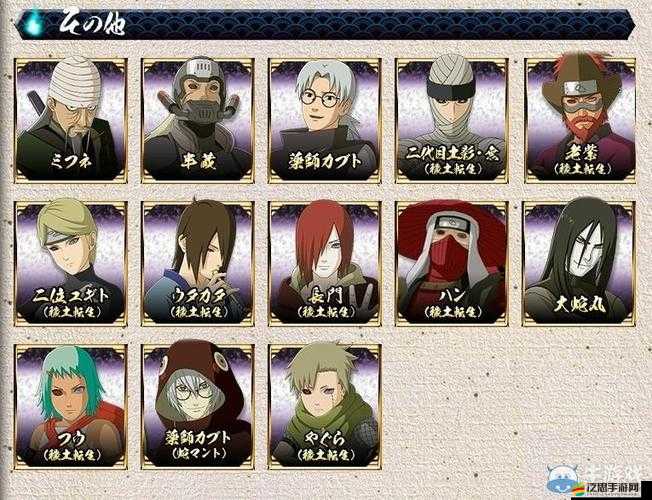This screenshot has width=652, height=500.
Task: Select the Yagura (やぐら) character card
Action: tap(325, 407)
